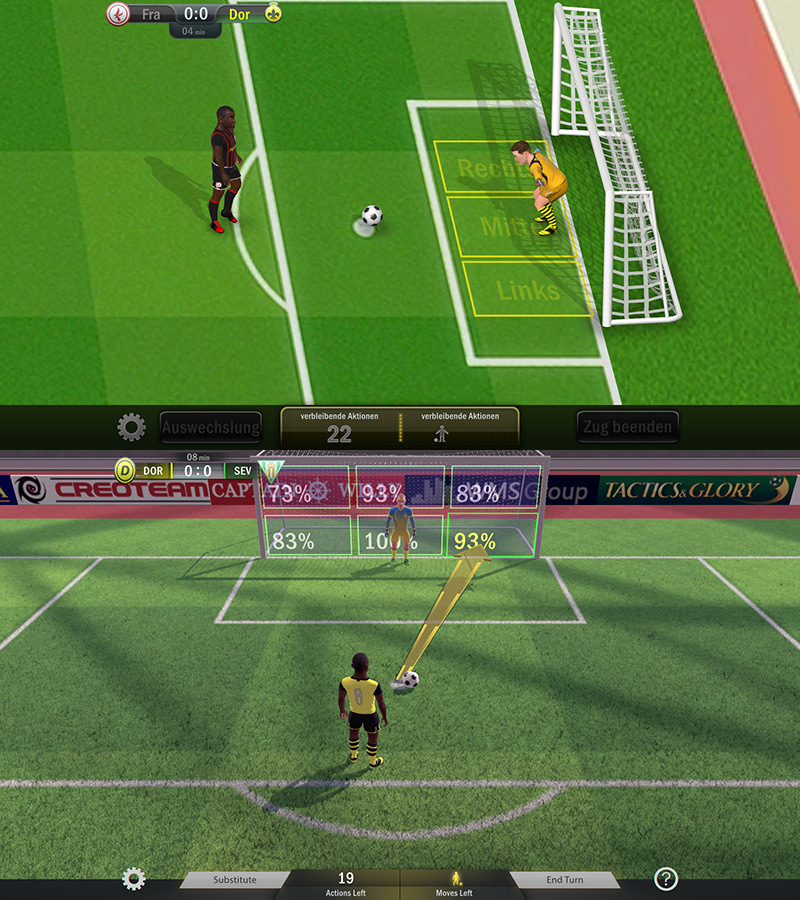Image resolution: width=800 pixels, height=900 pixels.
Task: Open settings gear beside Auswechslung
Action: pyautogui.click(x=131, y=428)
